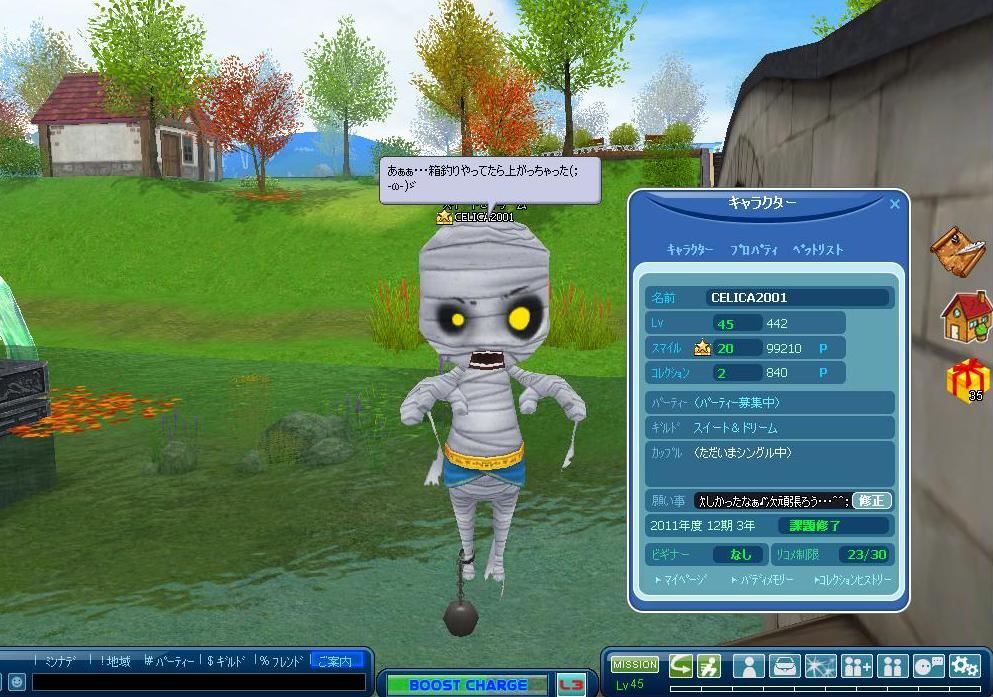Open the マイページ link
This screenshot has width=993, height=697.
click(682, 579)
